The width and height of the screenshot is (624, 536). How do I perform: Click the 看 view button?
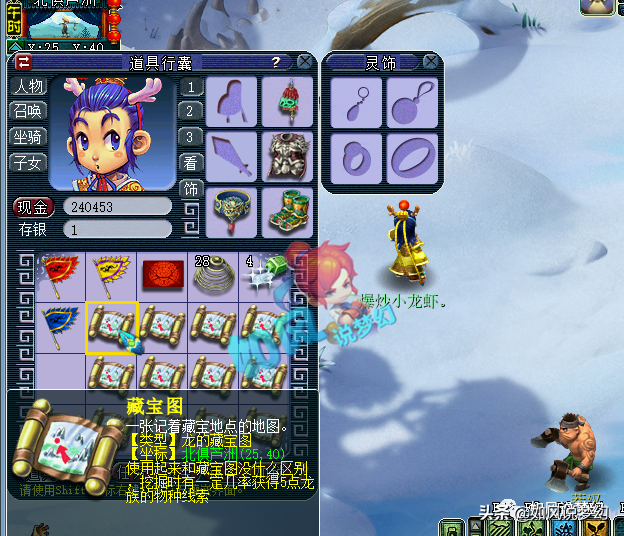(x=189, y=163)
